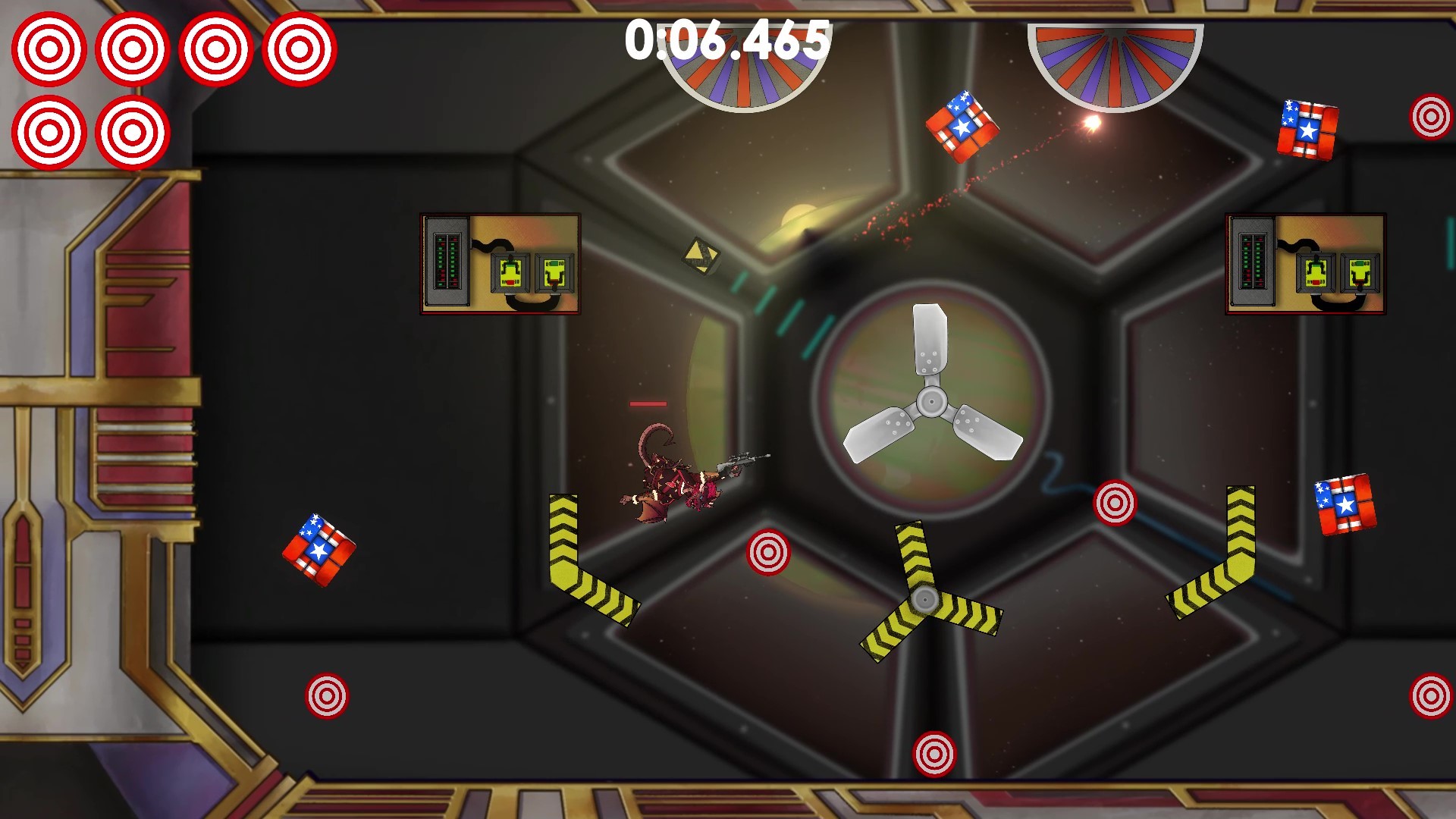The image size is (1456, 819).
Task: Toggle the right-hand switch on the left fuse box
Action: click(554, 272)
